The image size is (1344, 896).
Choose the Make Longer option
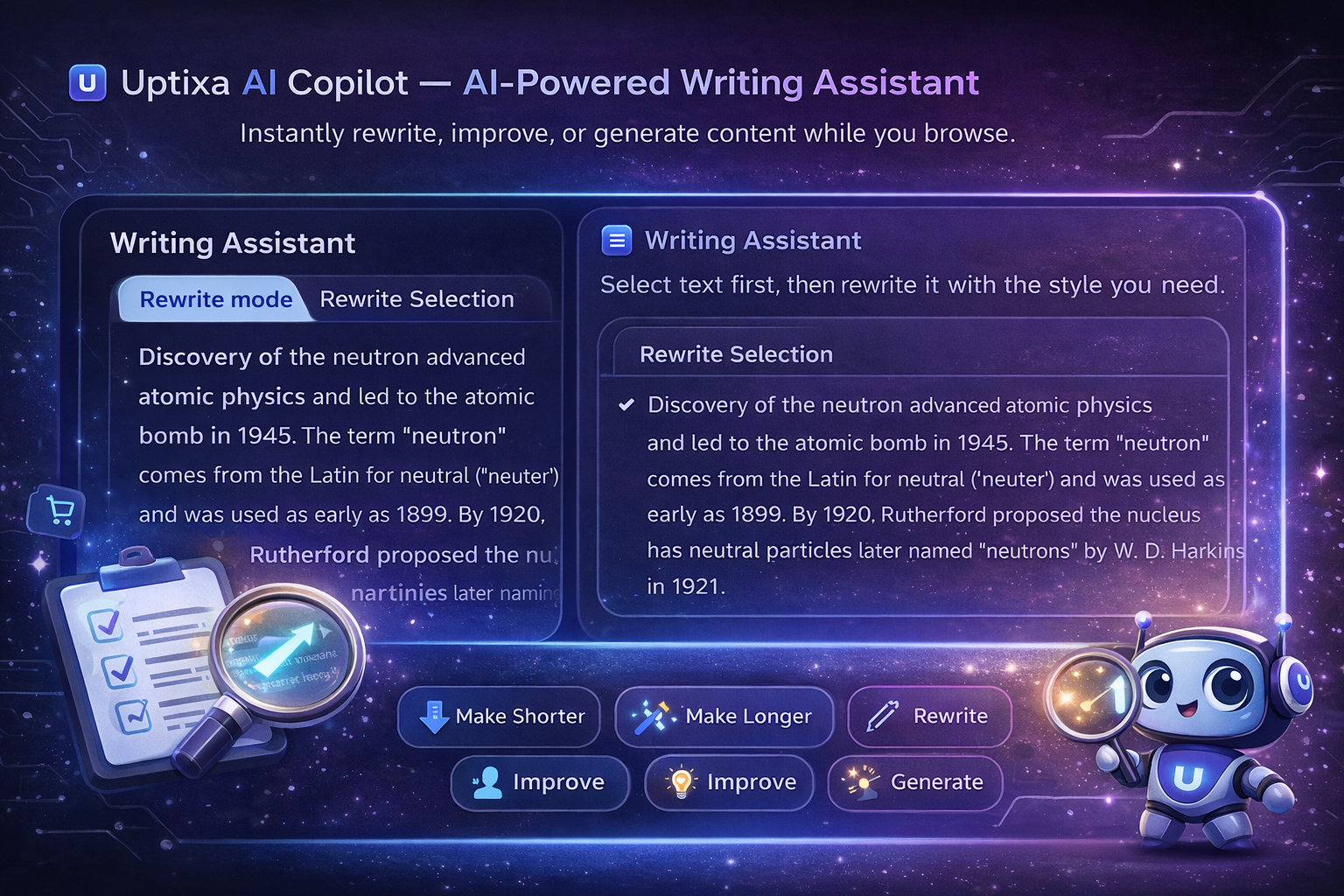[724, 717]
